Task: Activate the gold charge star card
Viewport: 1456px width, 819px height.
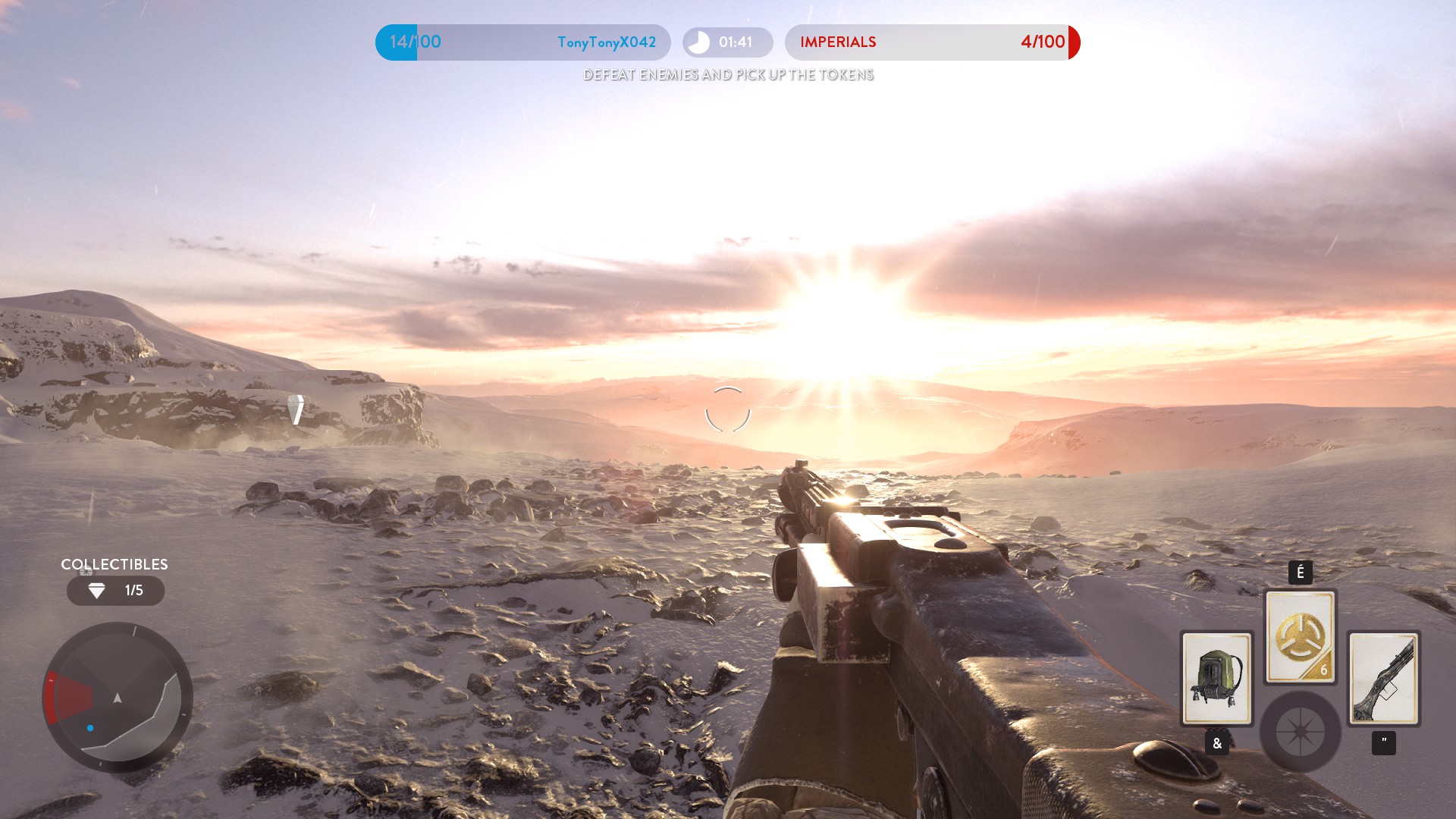Action: pos(1300,637)
